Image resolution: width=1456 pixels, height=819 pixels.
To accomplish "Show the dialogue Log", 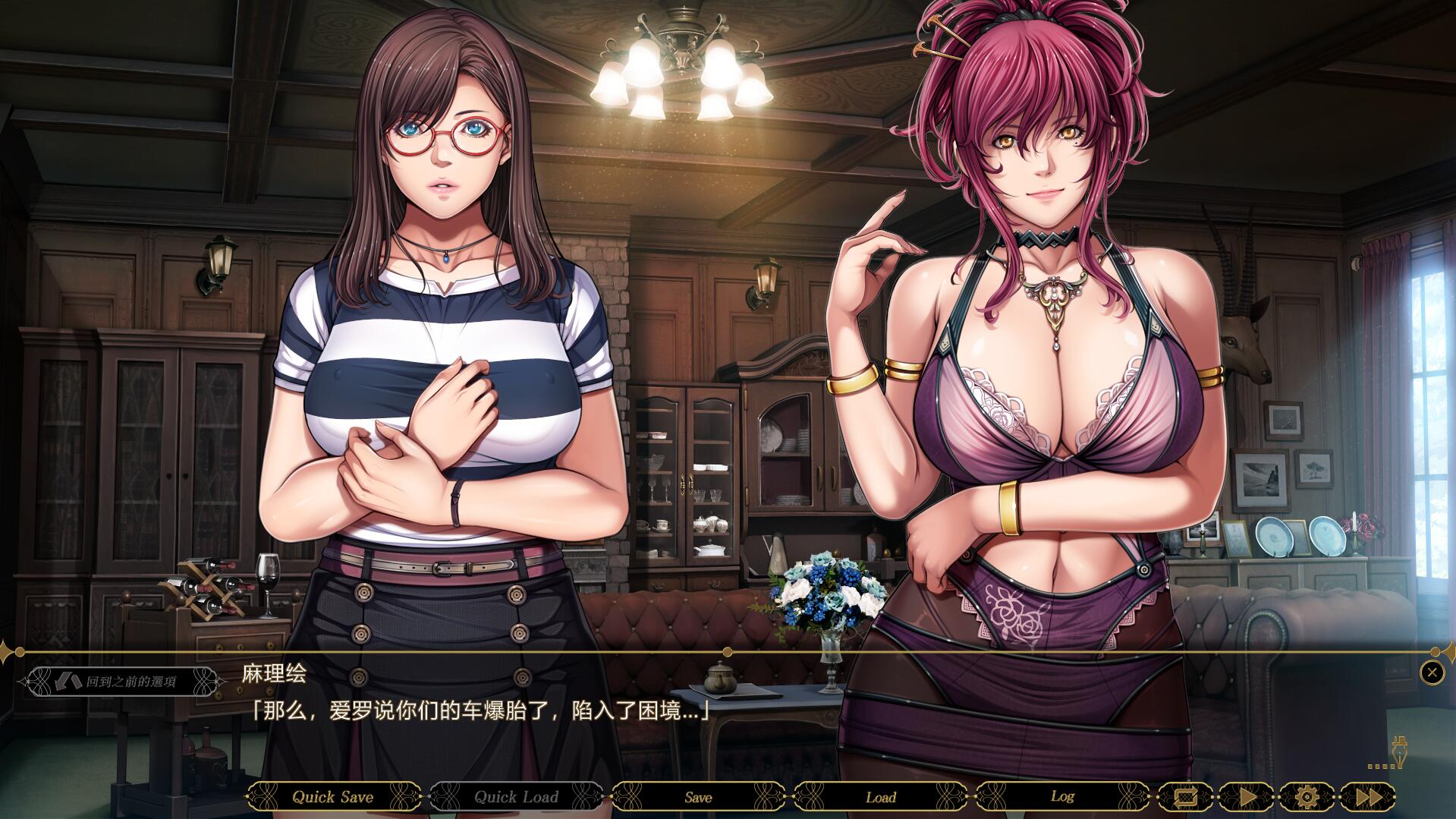I will (1062, 797).
